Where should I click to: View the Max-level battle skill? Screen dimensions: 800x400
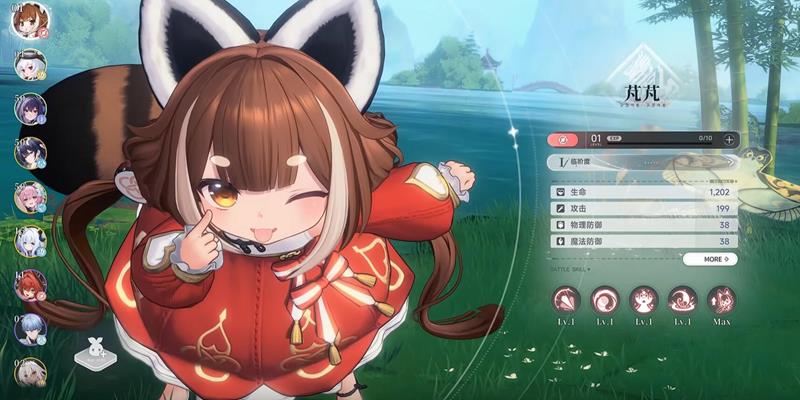[721, 299]
